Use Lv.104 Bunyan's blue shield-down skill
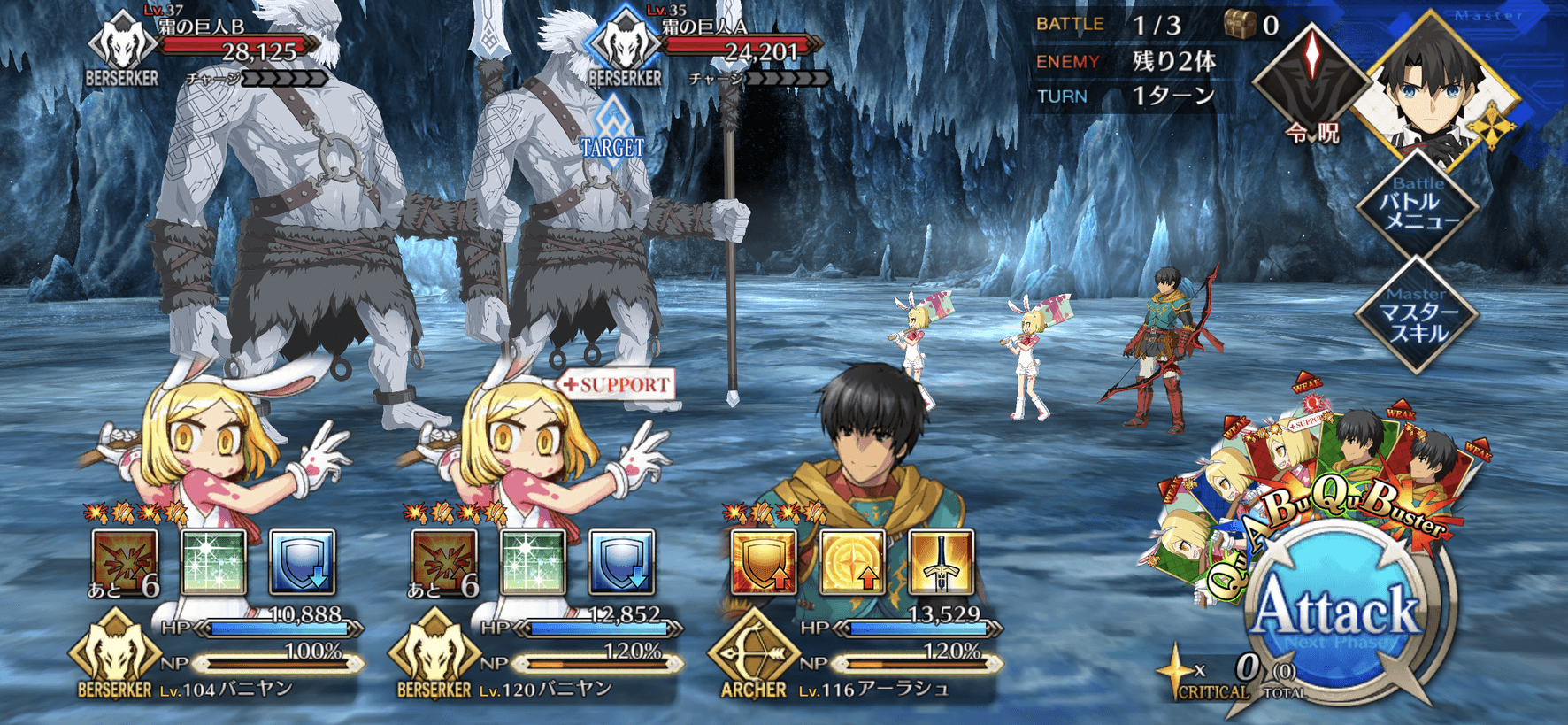The height and width of the screenshot is (725, 1568). click(x=302, y=562)
